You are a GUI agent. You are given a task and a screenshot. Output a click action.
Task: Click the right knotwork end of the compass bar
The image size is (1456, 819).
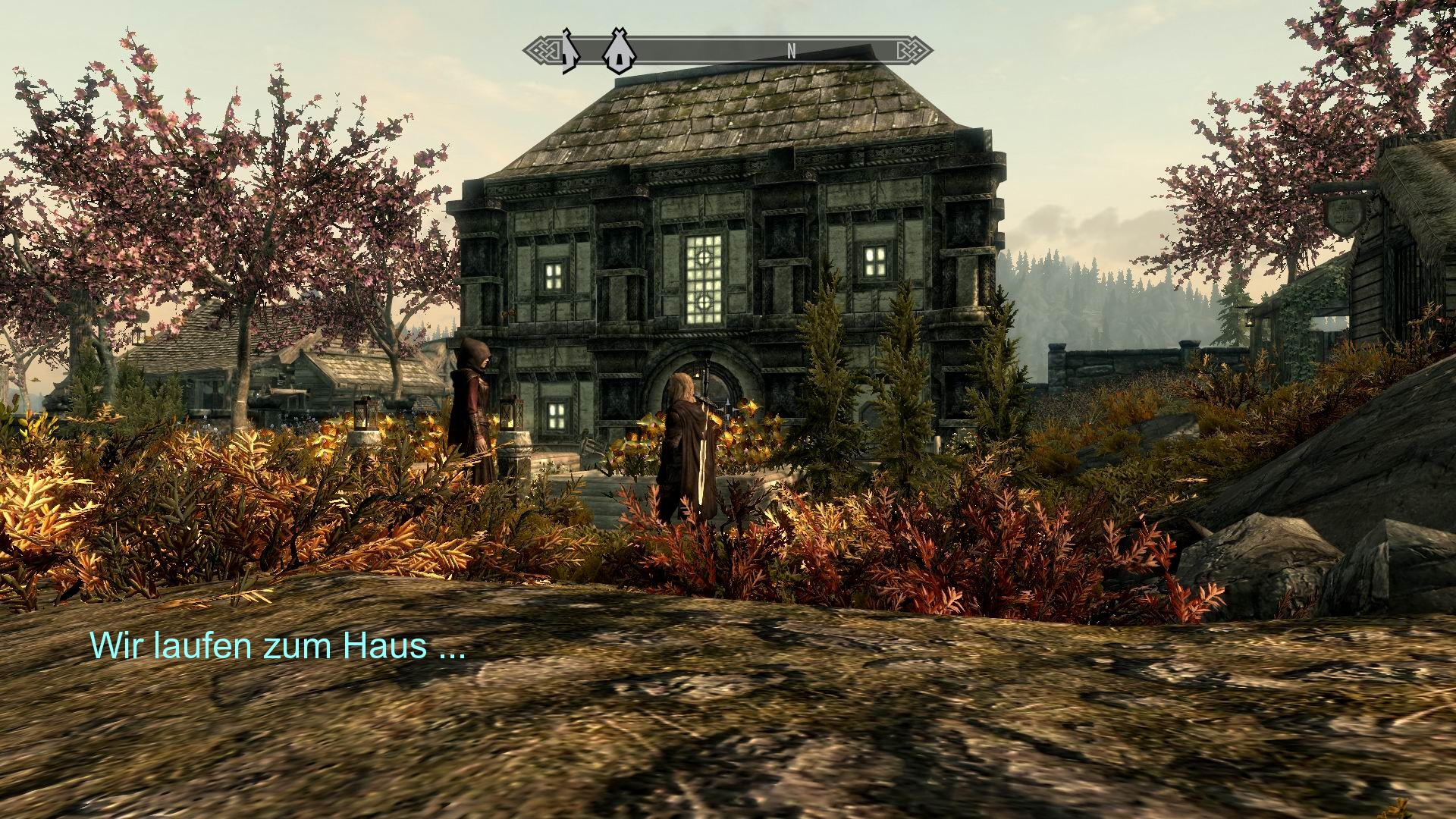pyautogui.click(x=919, y=52)
